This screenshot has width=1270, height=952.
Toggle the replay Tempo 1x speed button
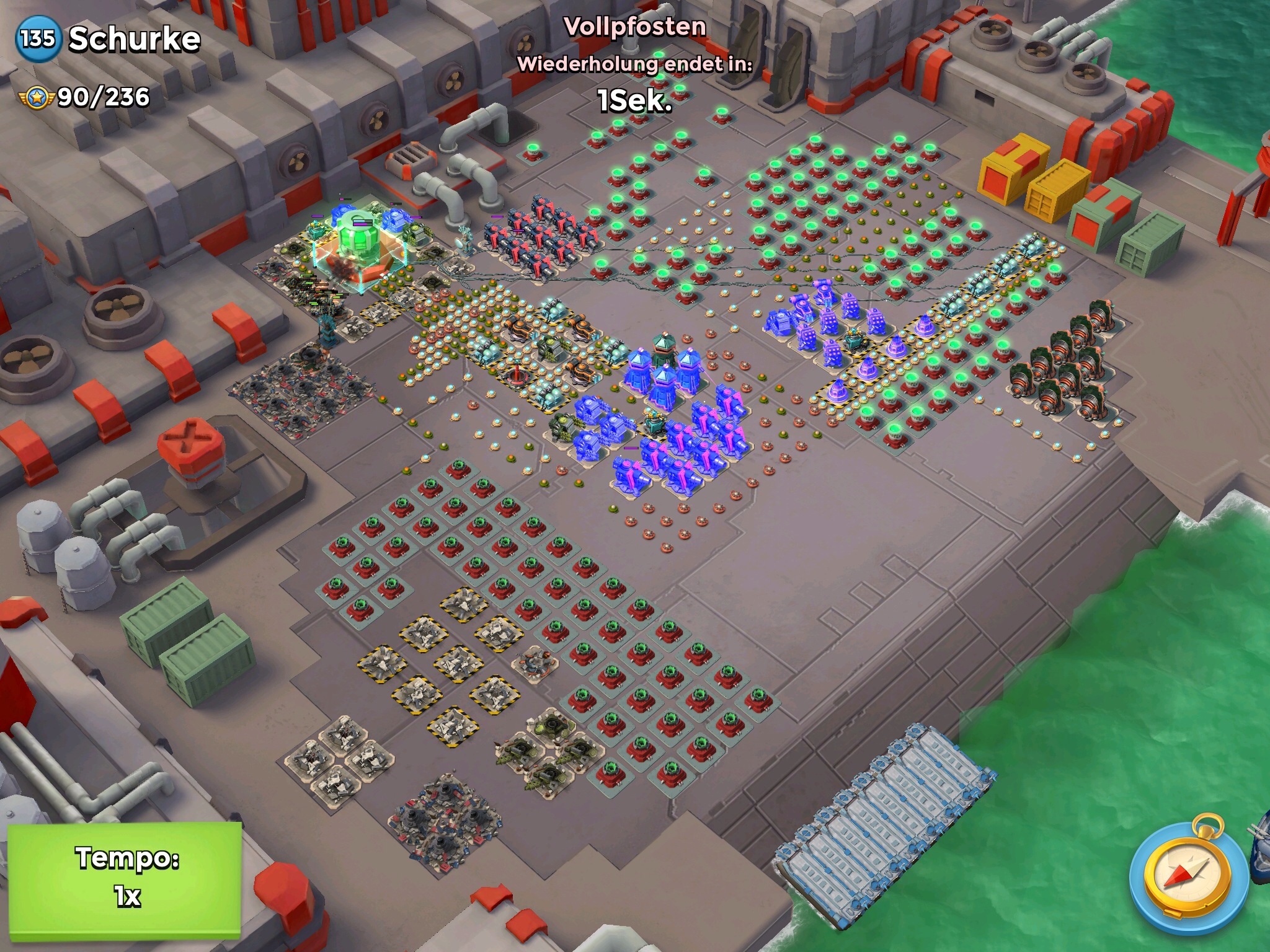click(125, 877)
